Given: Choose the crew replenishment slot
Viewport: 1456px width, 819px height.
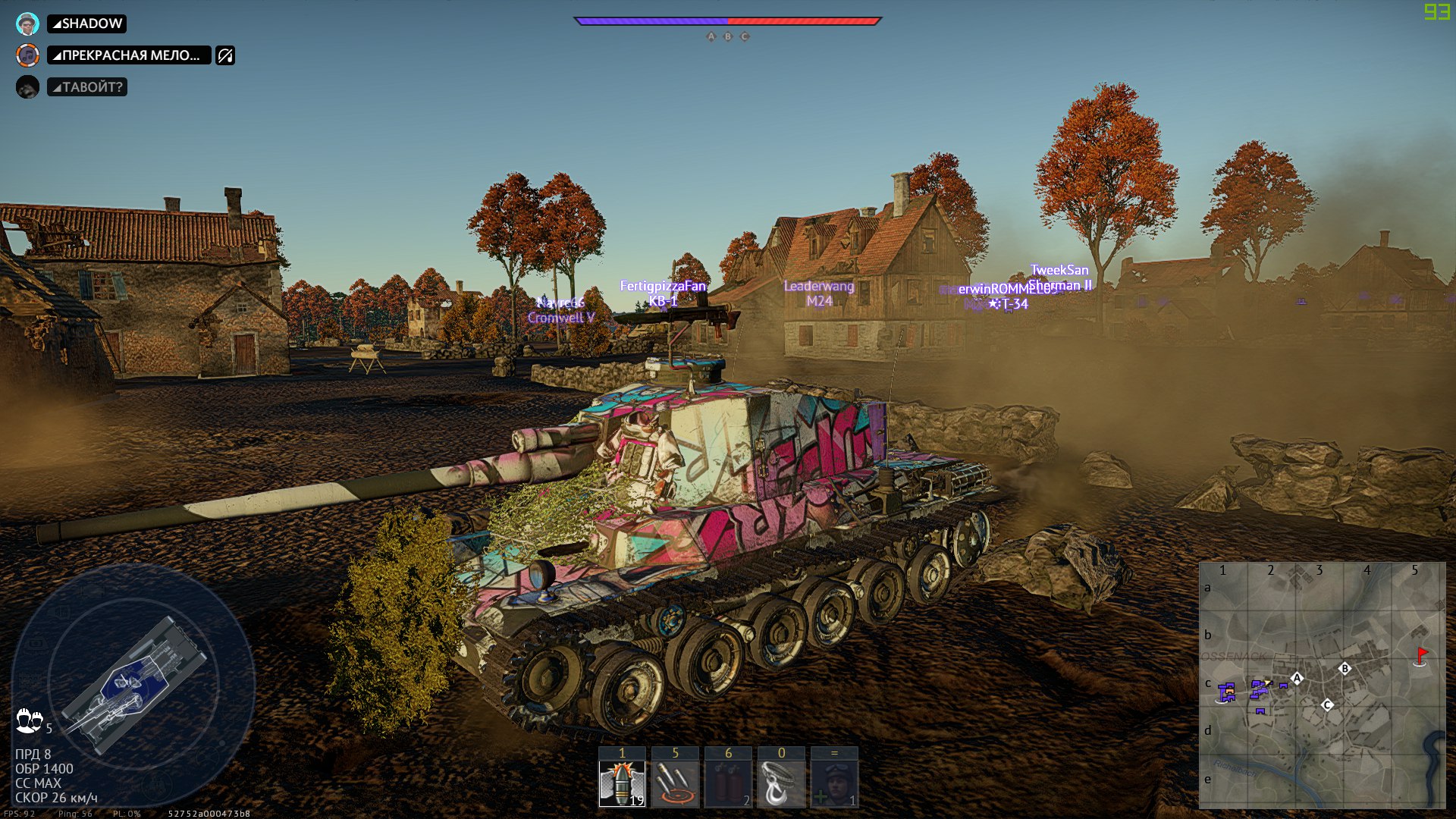Looking at the screenshot, I should tap(834, 783).
